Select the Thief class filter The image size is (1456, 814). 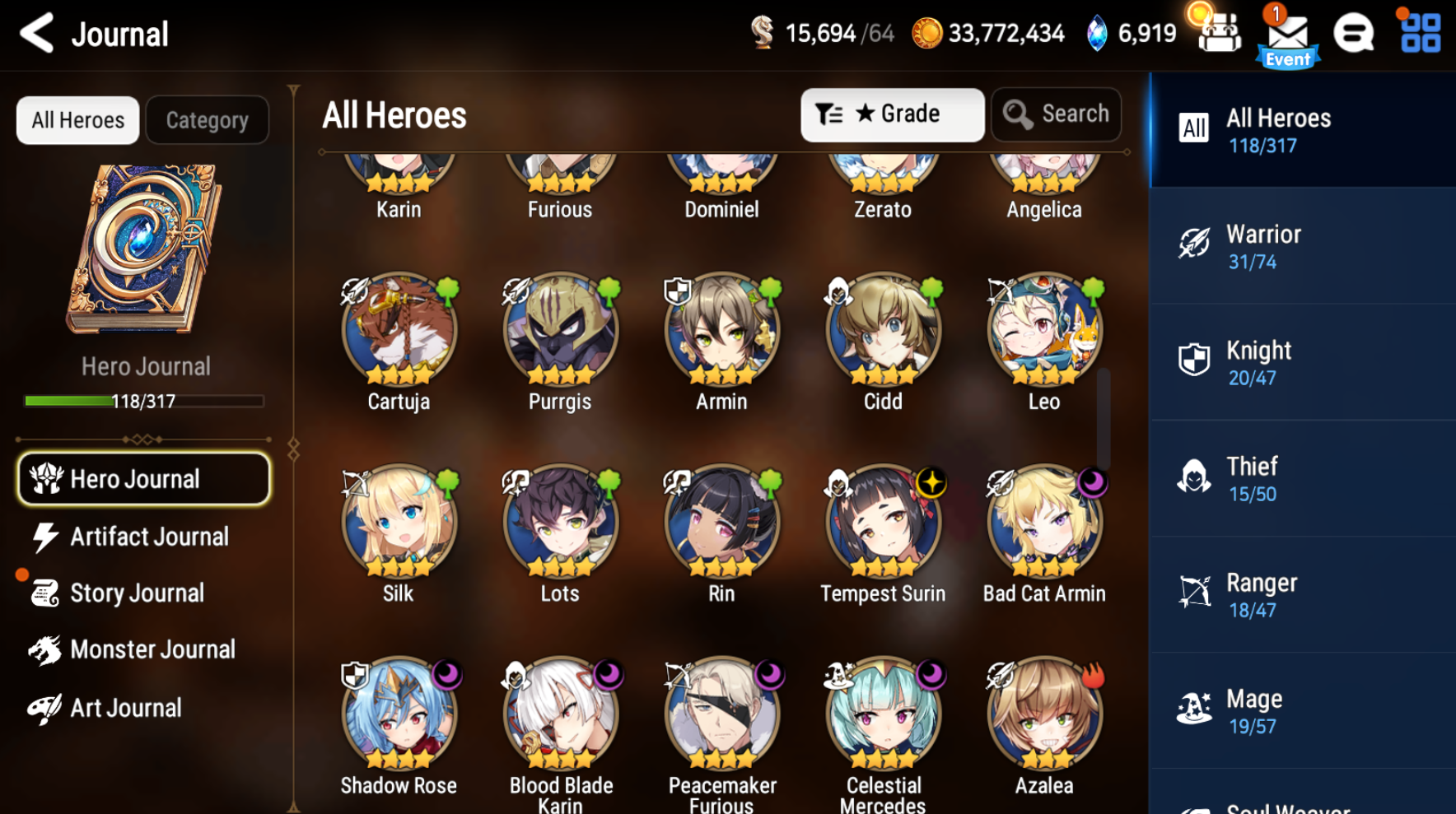(1301, 478)
